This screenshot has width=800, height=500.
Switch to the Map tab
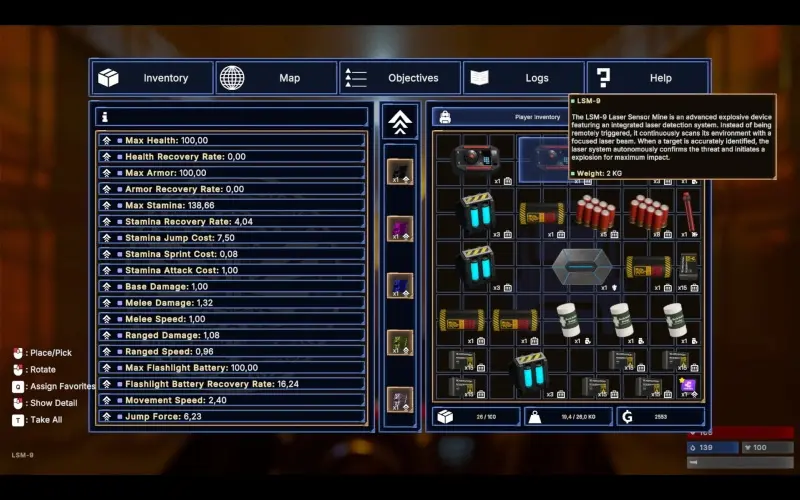(x=276, y=78)
